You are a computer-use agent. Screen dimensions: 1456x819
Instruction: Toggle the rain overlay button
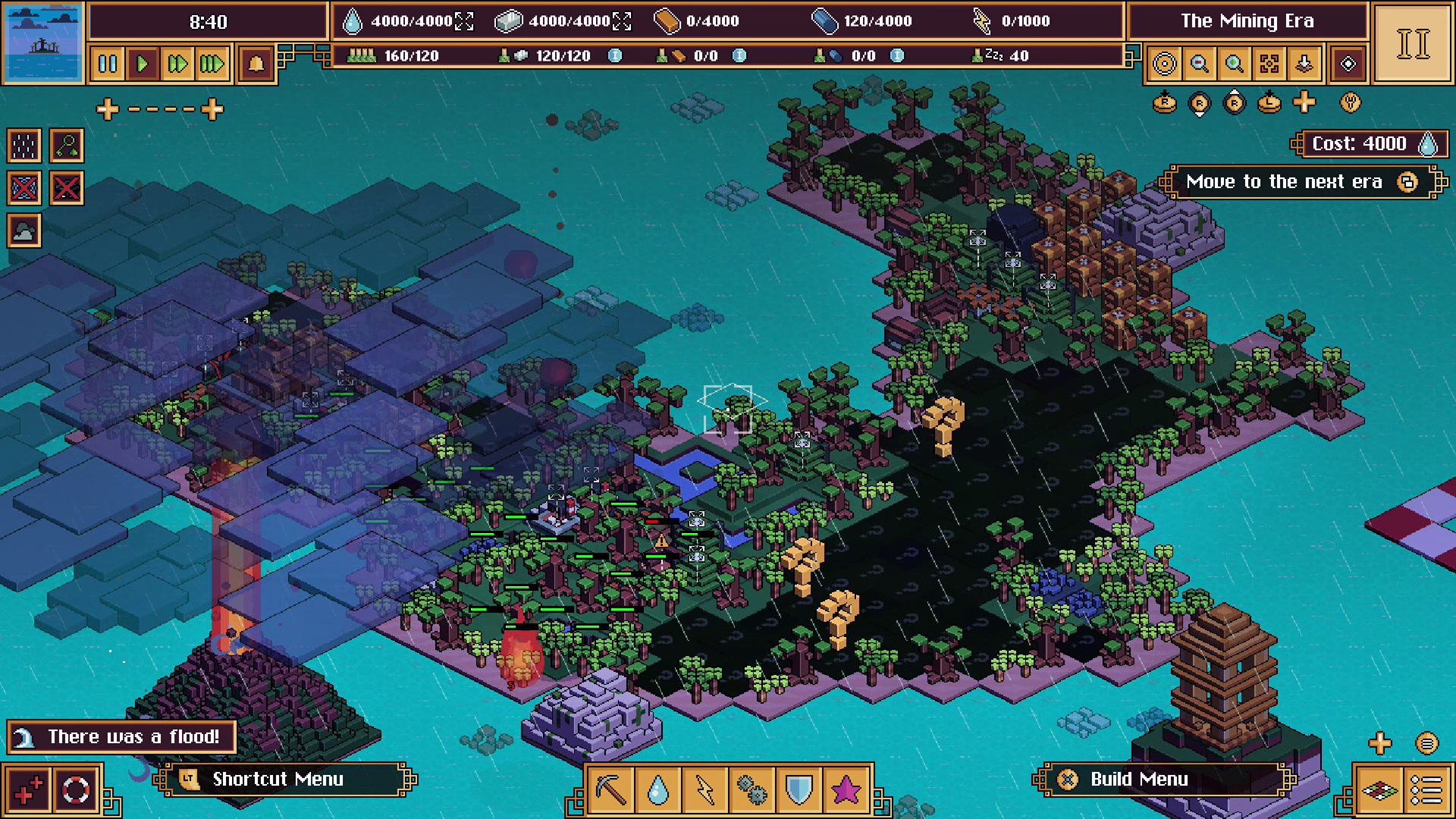[24, 146]
